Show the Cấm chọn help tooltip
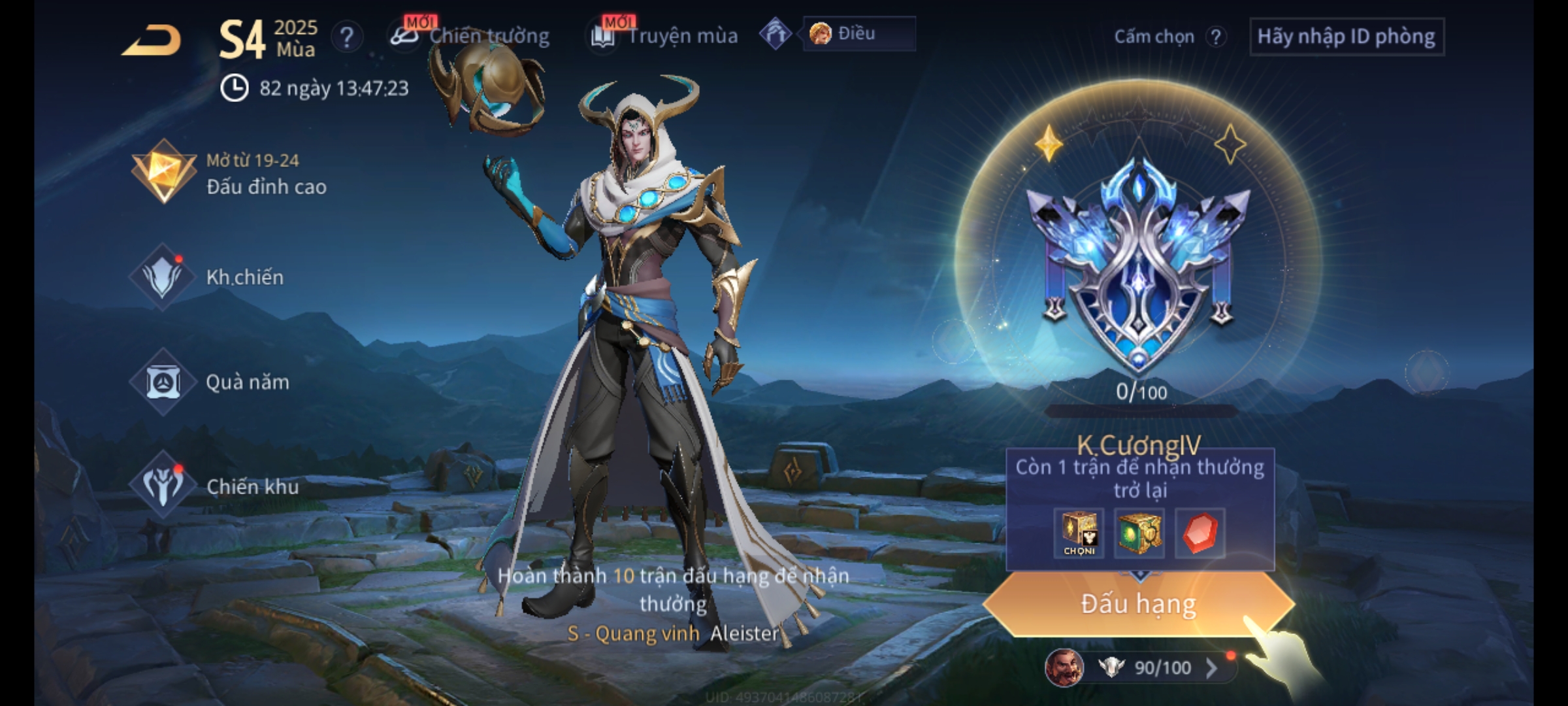1568x706 pixels. click(x=1215, y=37)
